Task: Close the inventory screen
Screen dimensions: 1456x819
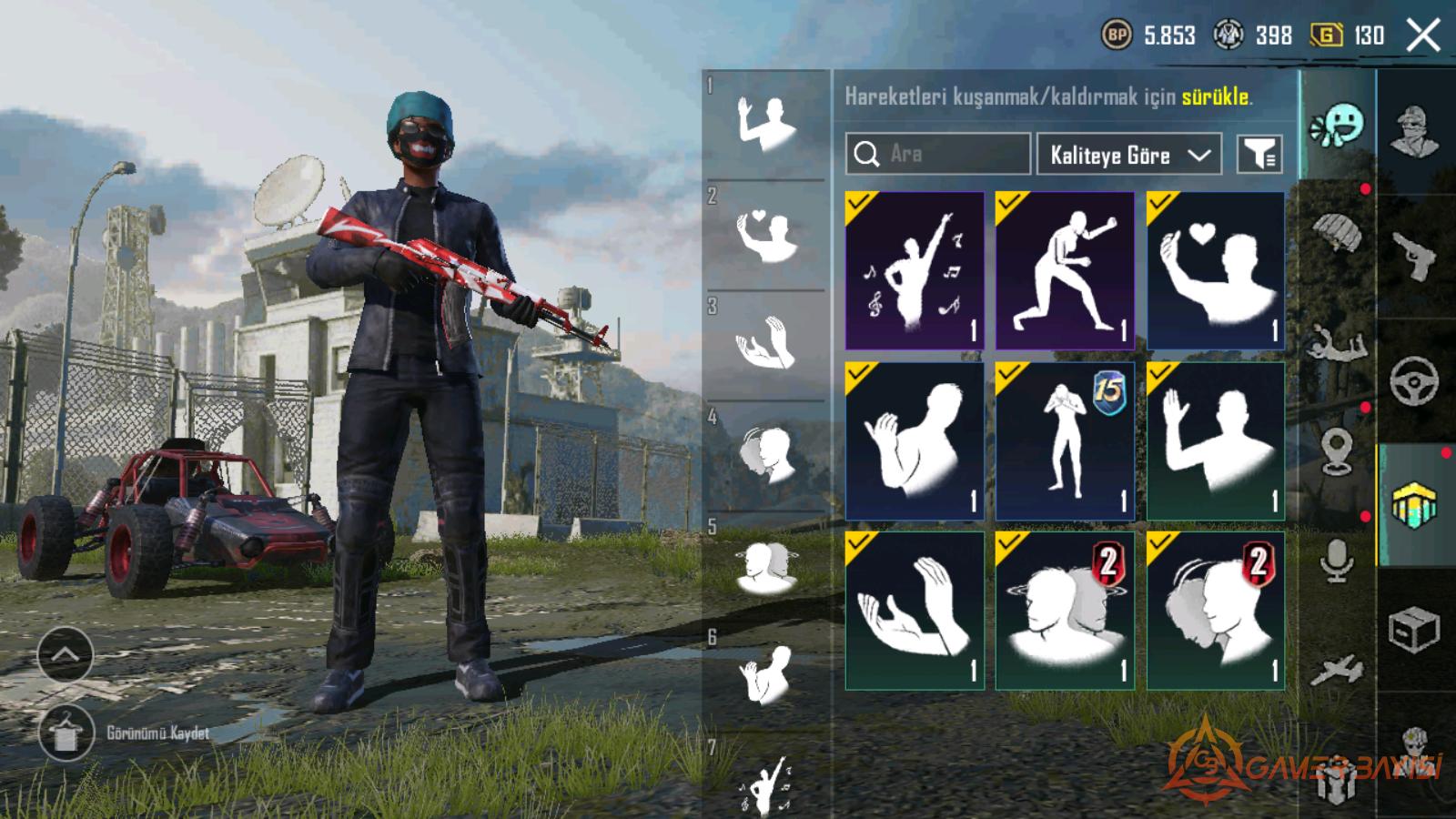Action: (1422, 36)
